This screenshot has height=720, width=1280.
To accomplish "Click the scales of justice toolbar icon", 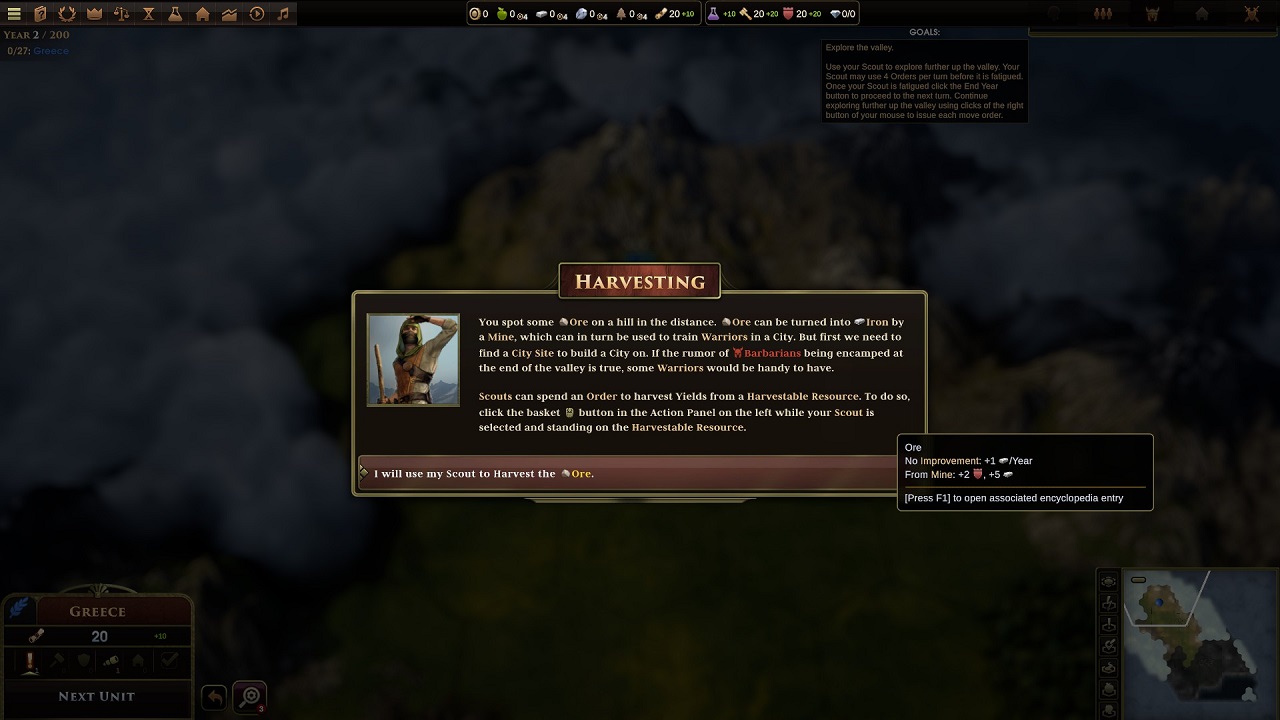I will coord(121,13).
